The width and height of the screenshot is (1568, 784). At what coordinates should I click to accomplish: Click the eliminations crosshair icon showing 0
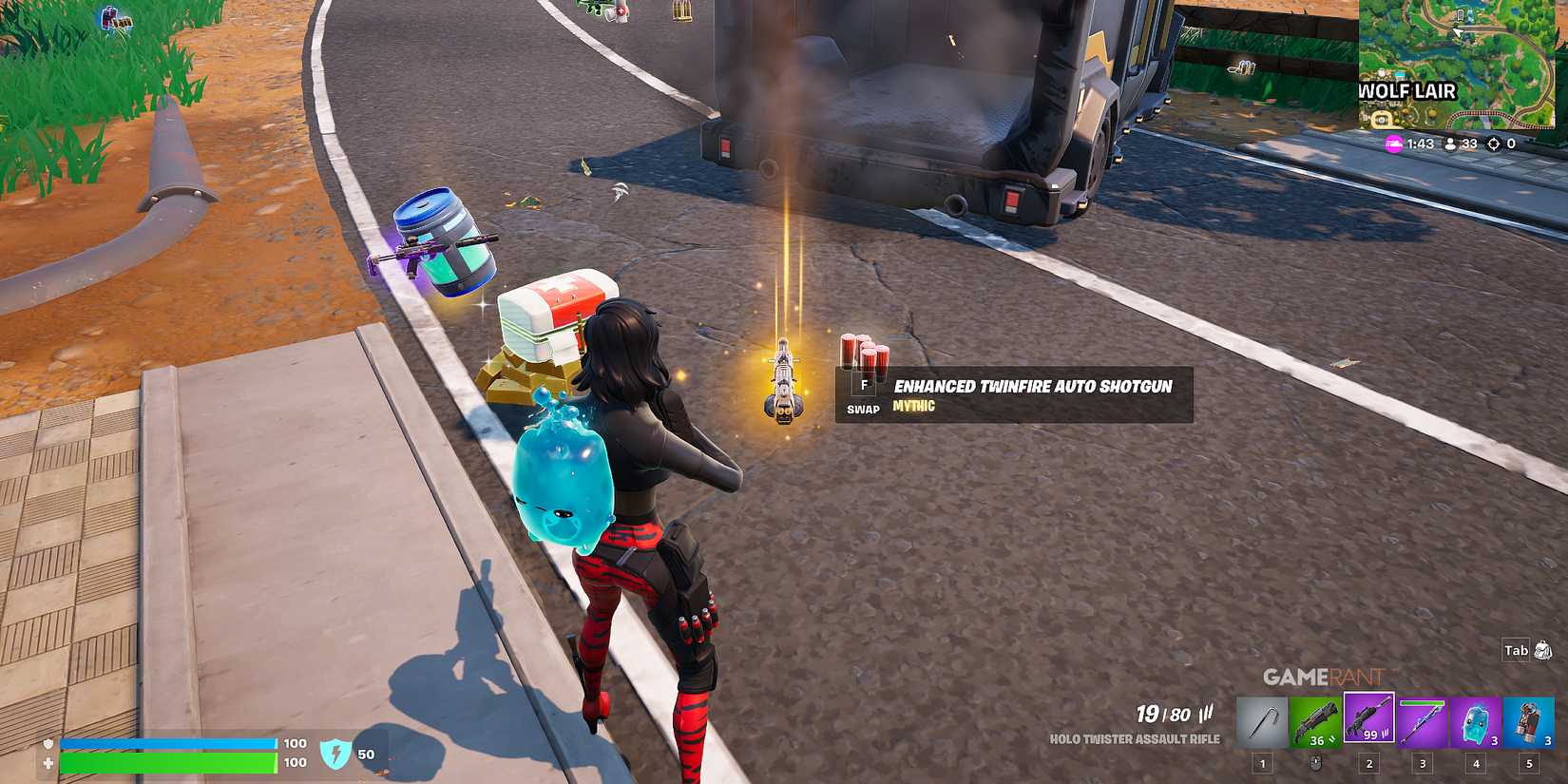click(x=1495, y=144)
